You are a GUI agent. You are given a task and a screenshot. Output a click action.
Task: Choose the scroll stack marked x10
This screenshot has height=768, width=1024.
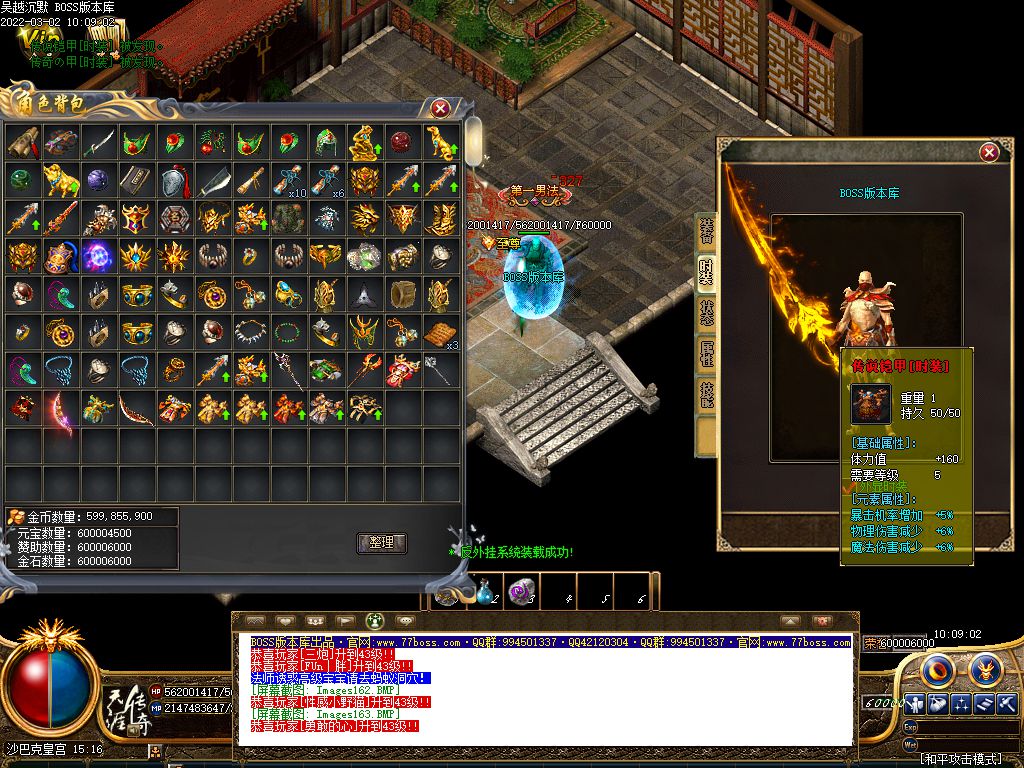(290, 180)
